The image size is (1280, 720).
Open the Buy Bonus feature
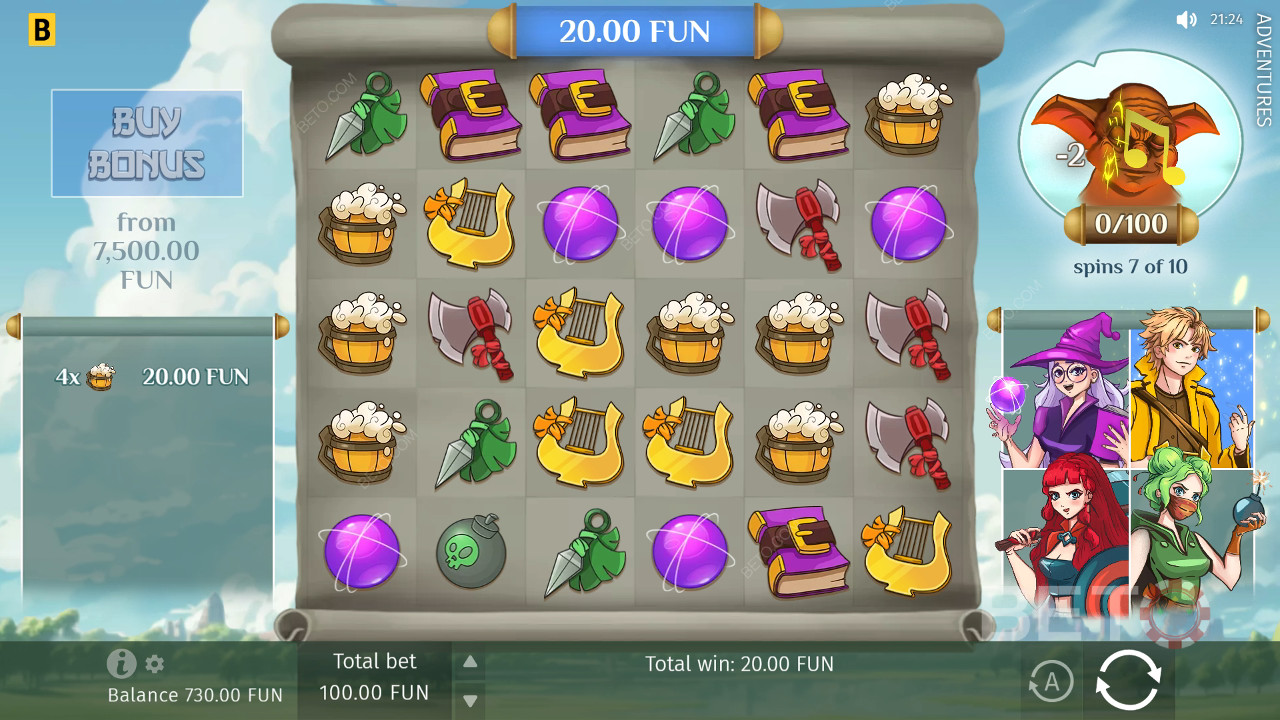pyautogui.click(x=147, y=143)
